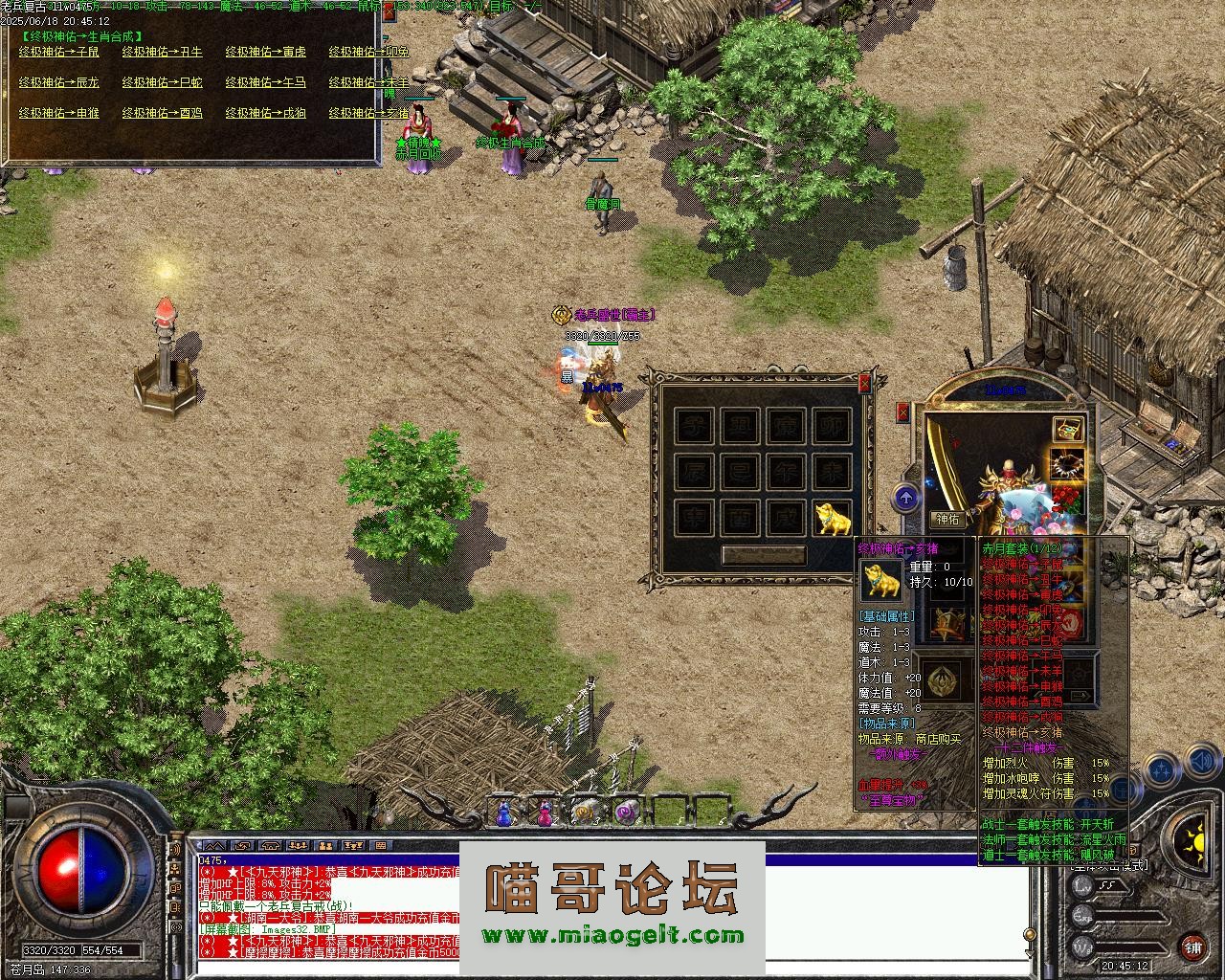Screen dimensions: 1225x980
Task: Select the 终极神佑→申猴 link
Action: tap(59, 113)
